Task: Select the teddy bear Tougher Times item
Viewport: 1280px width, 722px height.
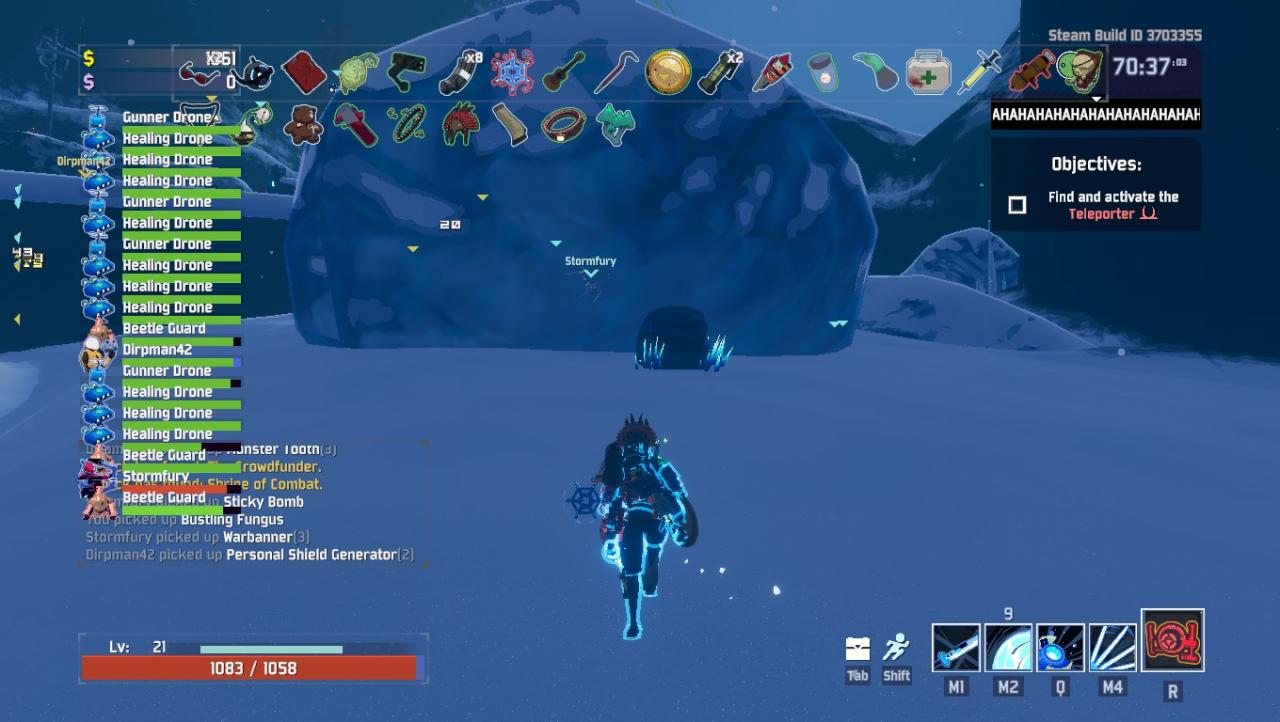Action: 303,125
